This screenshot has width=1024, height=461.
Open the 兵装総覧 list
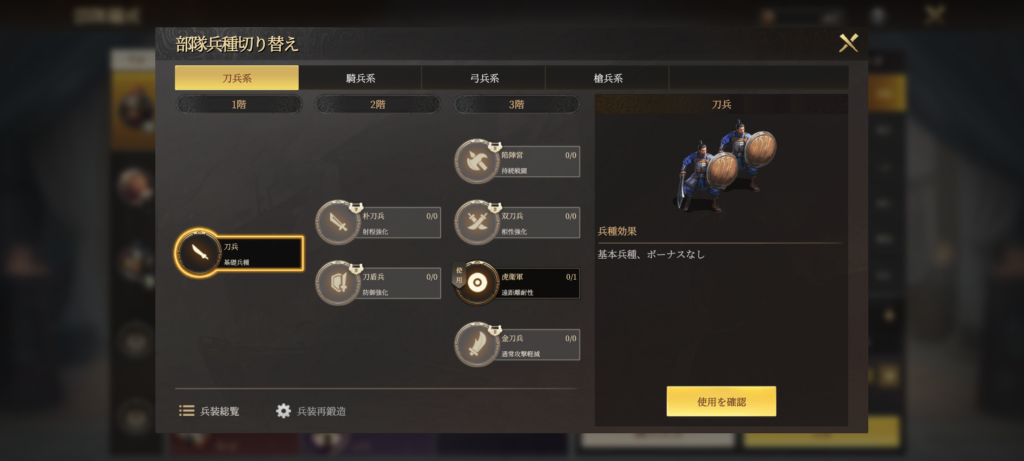[x=210, y=411]
